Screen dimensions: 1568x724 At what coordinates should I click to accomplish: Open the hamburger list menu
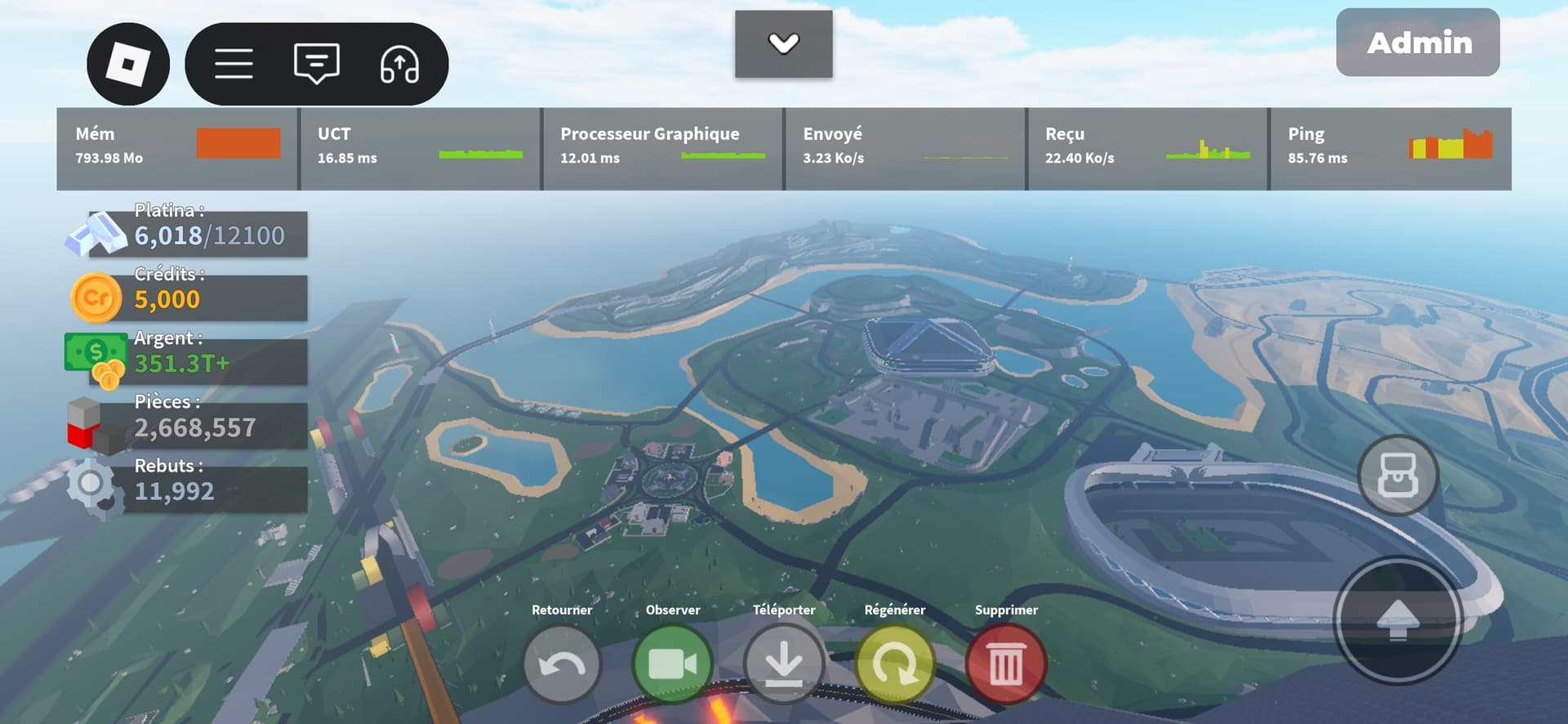[234, 64]
